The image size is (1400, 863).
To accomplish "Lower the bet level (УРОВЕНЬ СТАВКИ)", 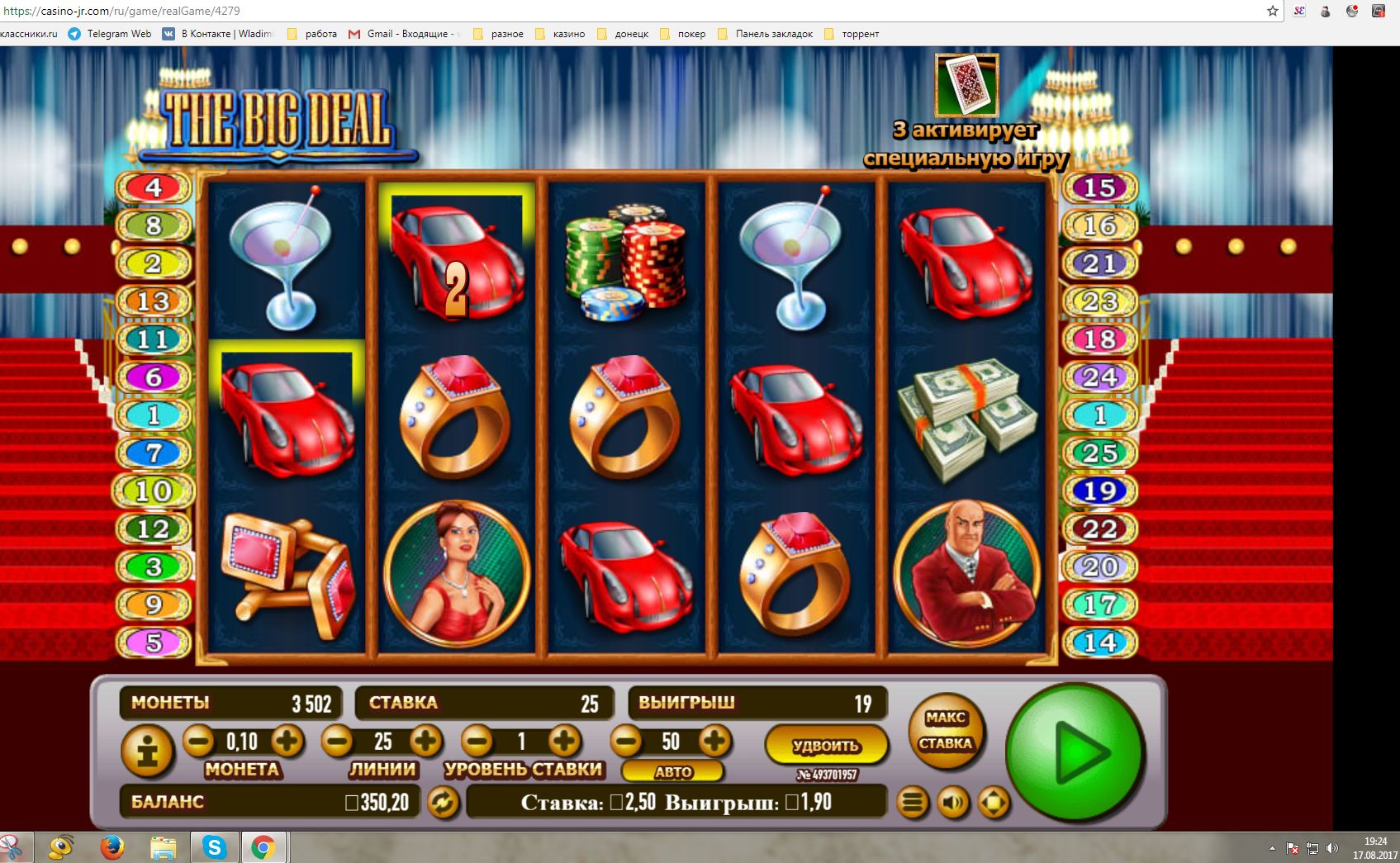I will click(x=477, y=741).
